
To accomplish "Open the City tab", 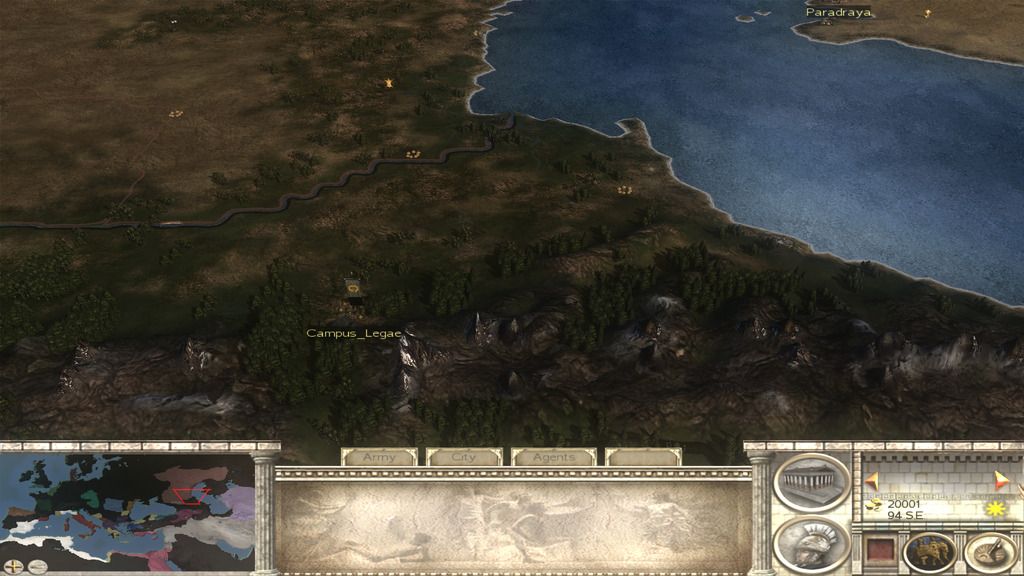I will tap(464, 457).
